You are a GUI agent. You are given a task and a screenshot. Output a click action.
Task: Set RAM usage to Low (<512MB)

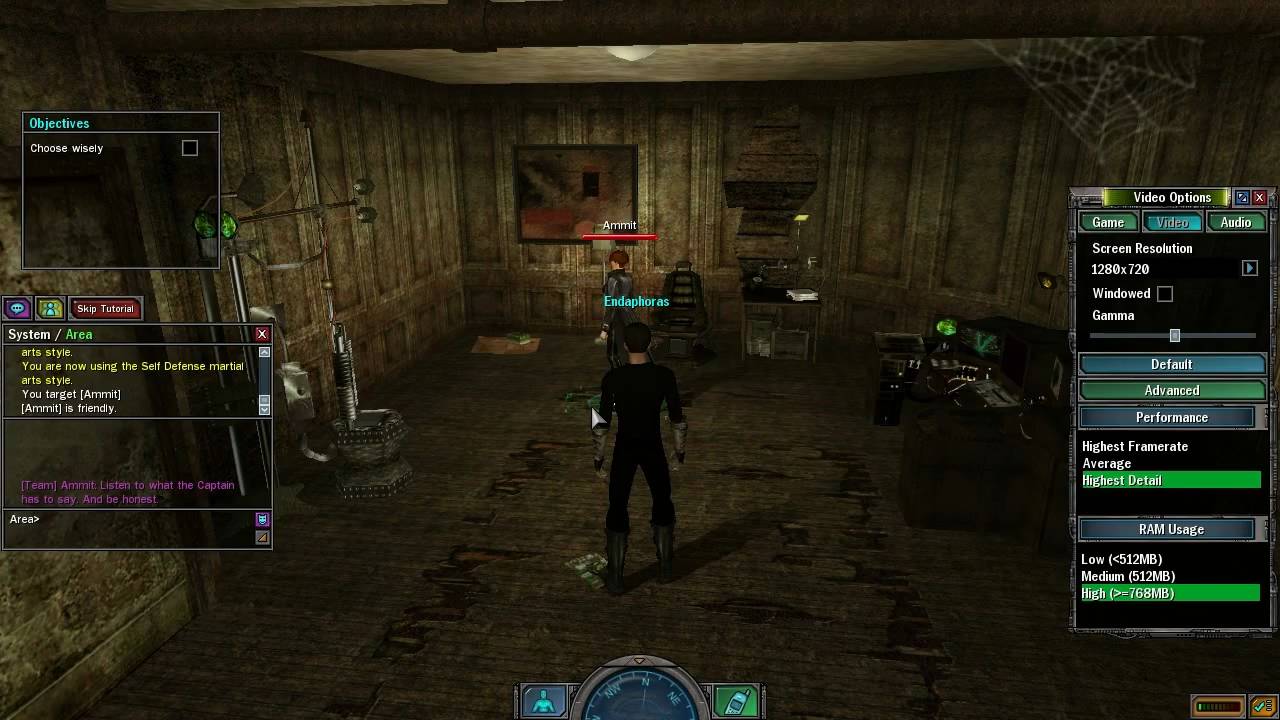point(1121,560)
